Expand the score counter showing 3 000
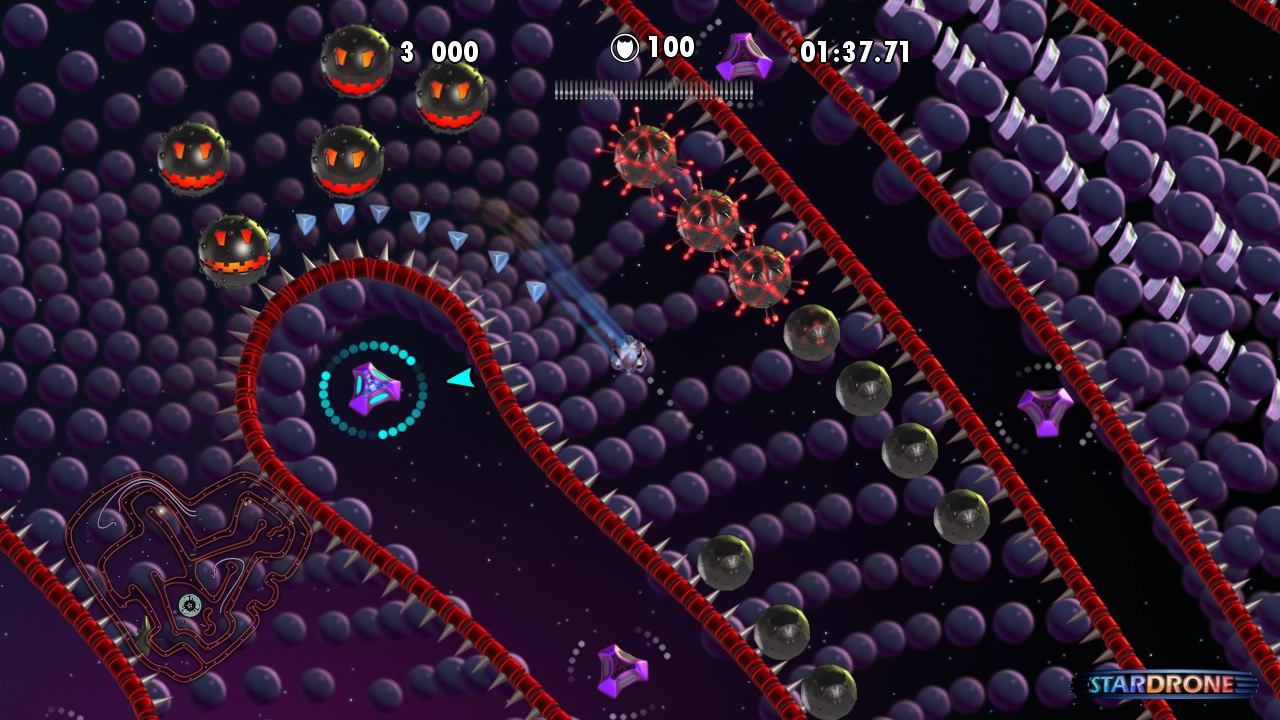Viewport: 1280px width, 720px height. pyautogui.click(x=437, y=52)
